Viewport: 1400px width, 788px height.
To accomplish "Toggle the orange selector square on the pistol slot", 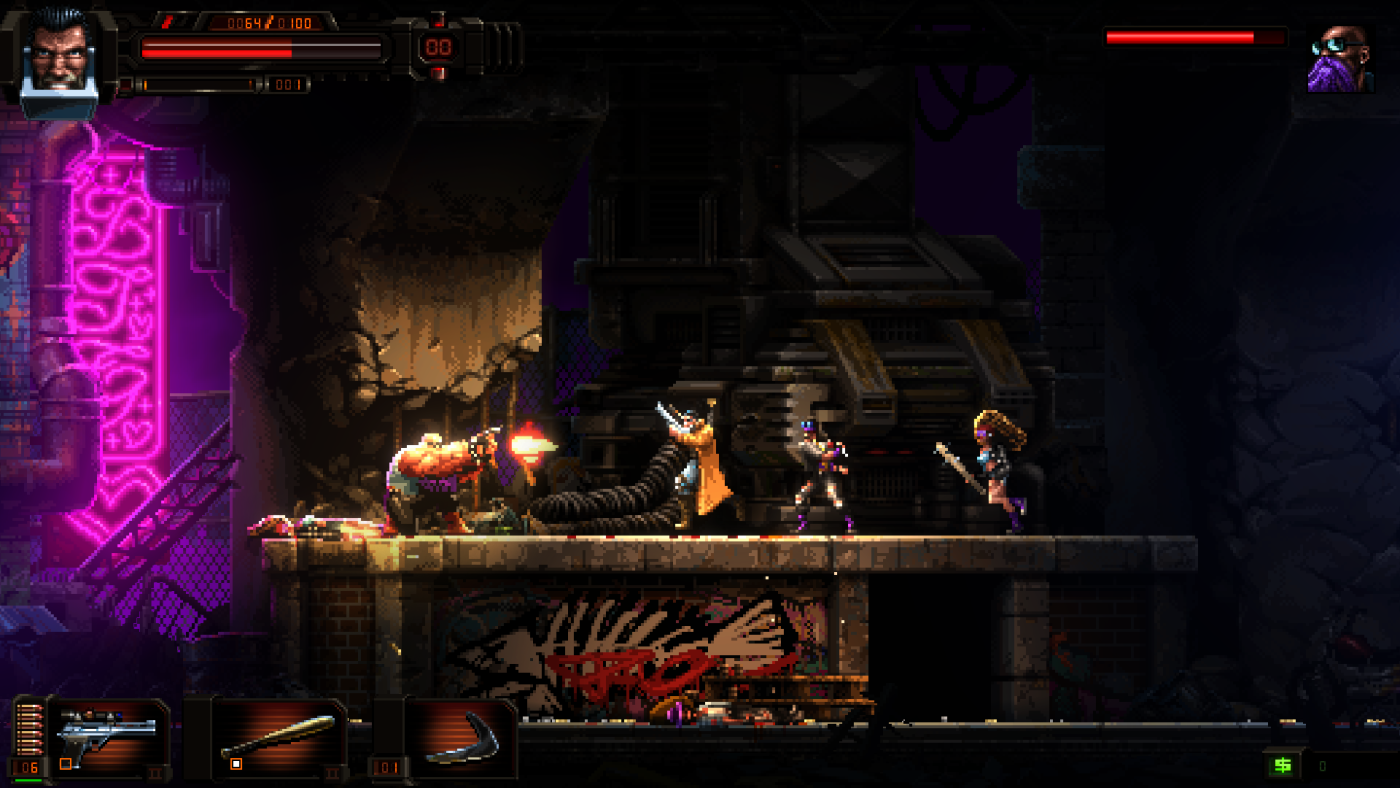I will tap(65, 763).
